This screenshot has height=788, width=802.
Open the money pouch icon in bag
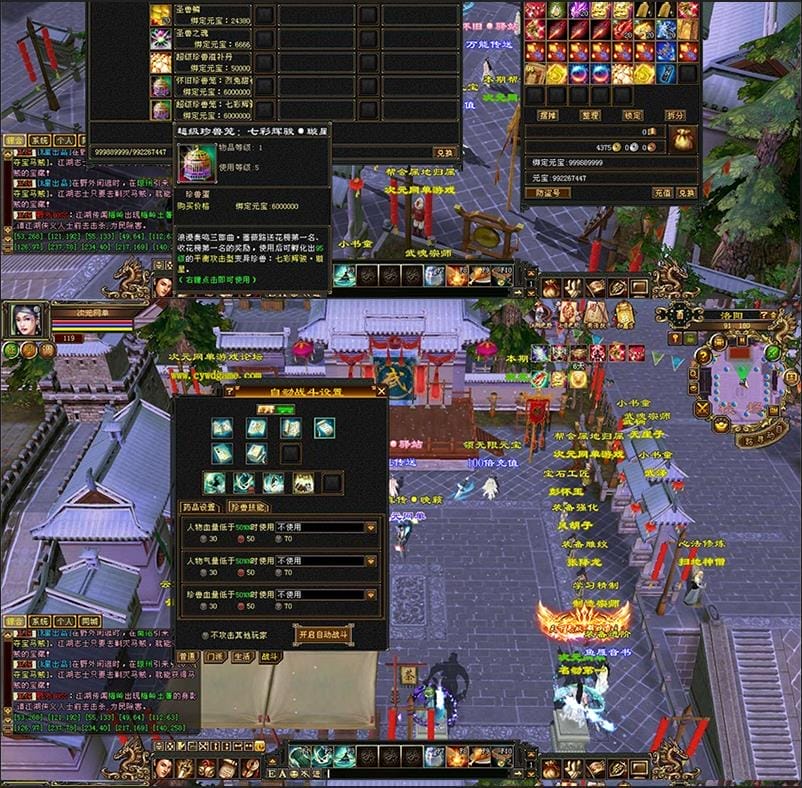tap(683, 139)
